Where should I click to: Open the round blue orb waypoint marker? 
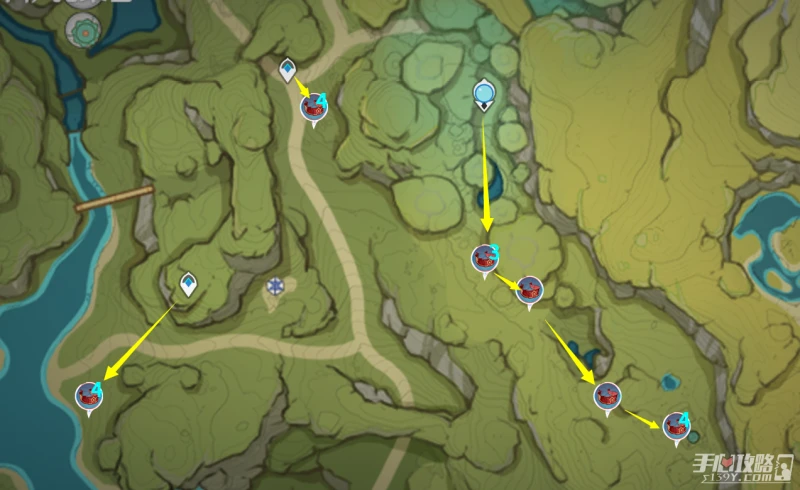click(485, 96)
